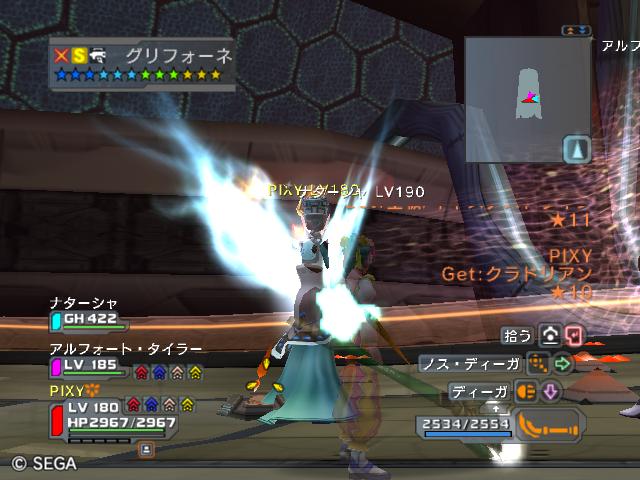Click the small player icon below the HP bar
Image resolution: width=640 pixels, height=480 pixels.
tap(146, 450)
